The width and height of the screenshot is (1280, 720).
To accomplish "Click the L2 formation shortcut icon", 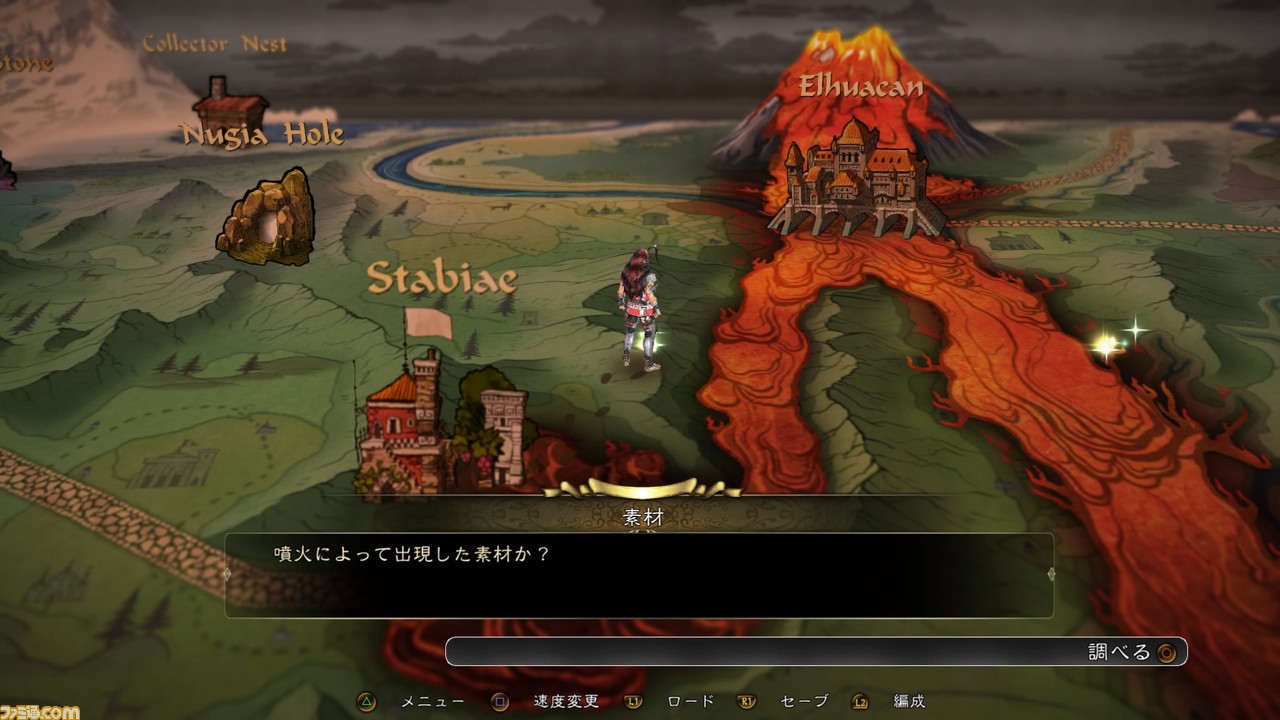I will (x=861, y=701).
